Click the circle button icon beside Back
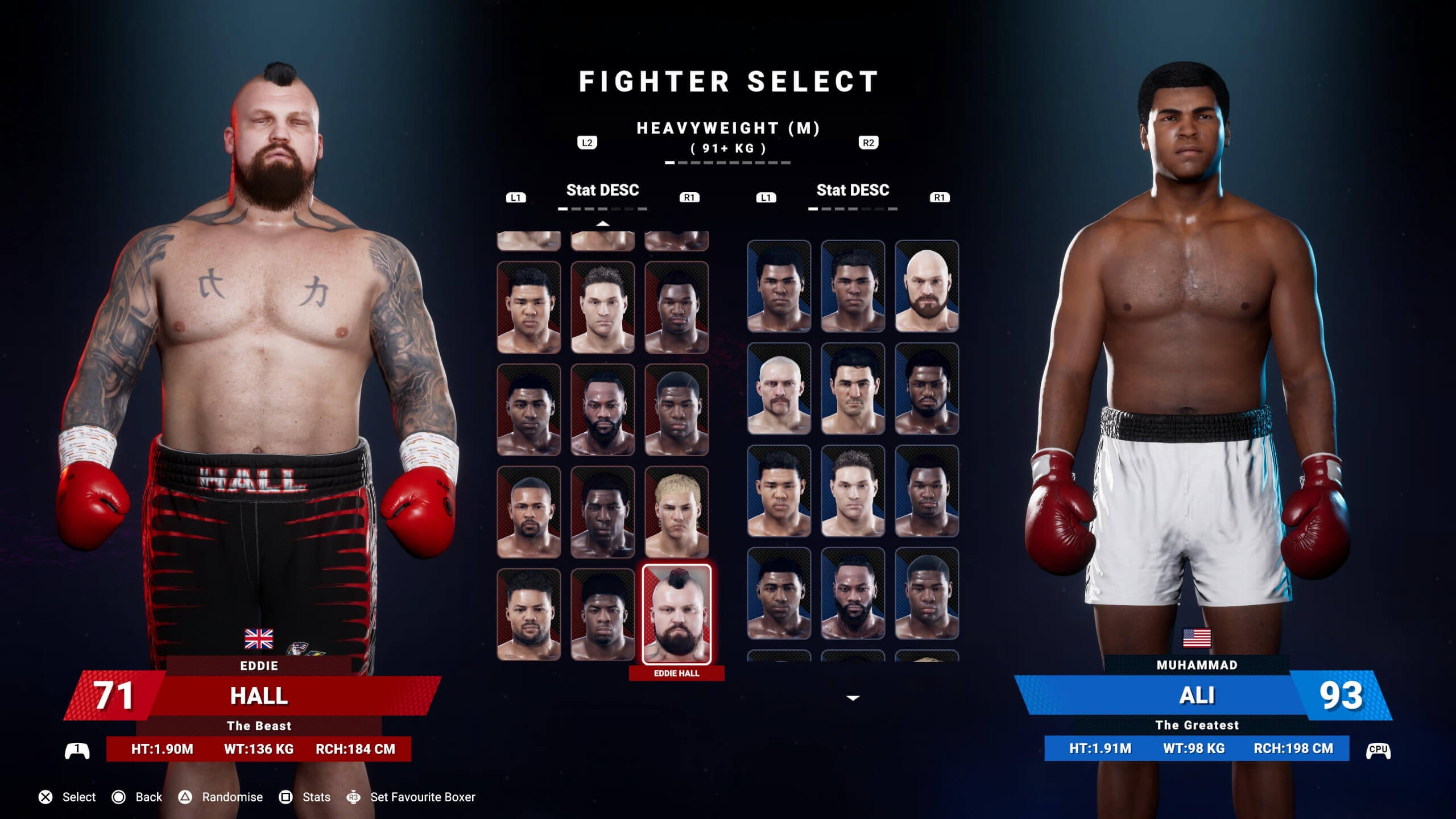The image size is (1456, 819). 118,797
